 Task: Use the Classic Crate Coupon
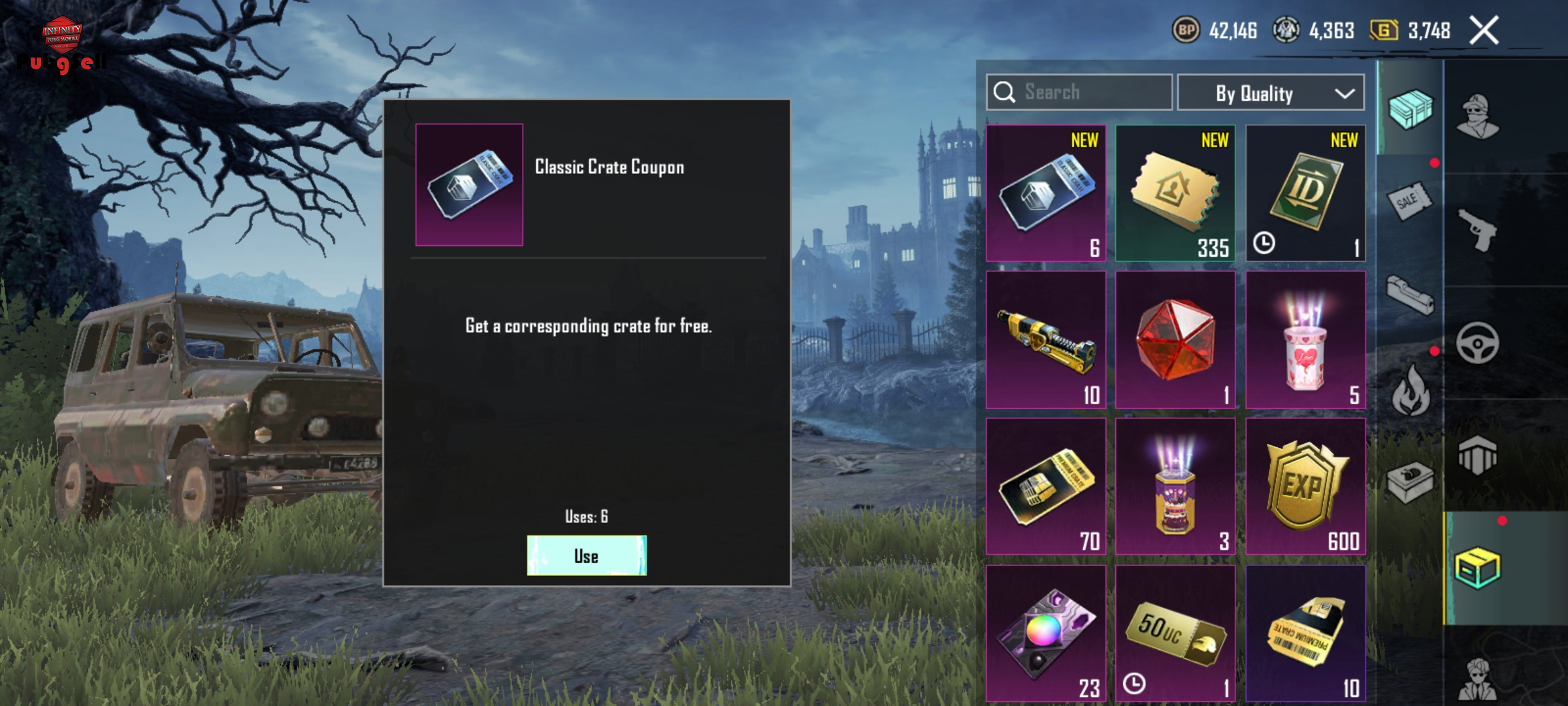point(586,556)
